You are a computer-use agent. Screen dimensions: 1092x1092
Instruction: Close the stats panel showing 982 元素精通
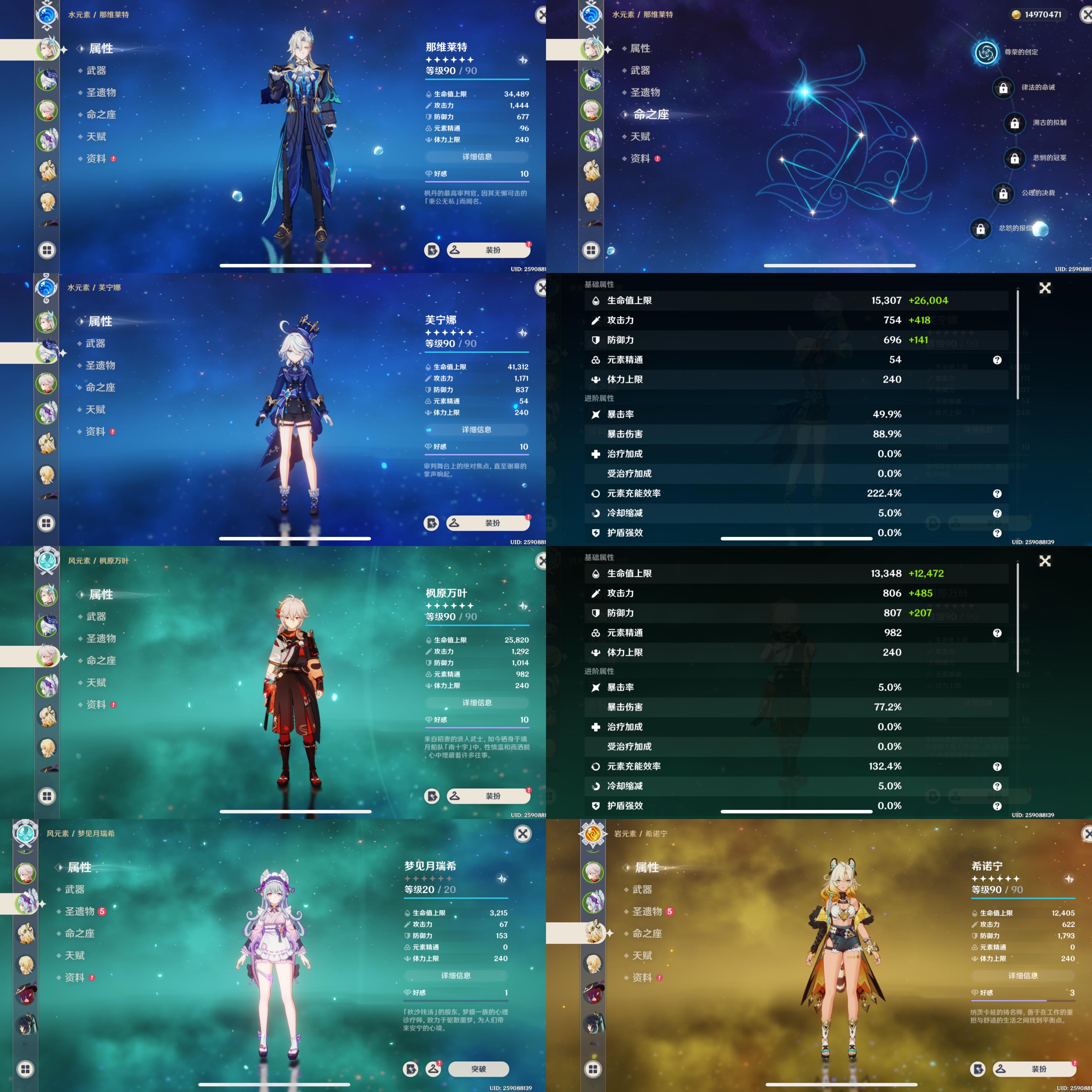point(1045,561)
